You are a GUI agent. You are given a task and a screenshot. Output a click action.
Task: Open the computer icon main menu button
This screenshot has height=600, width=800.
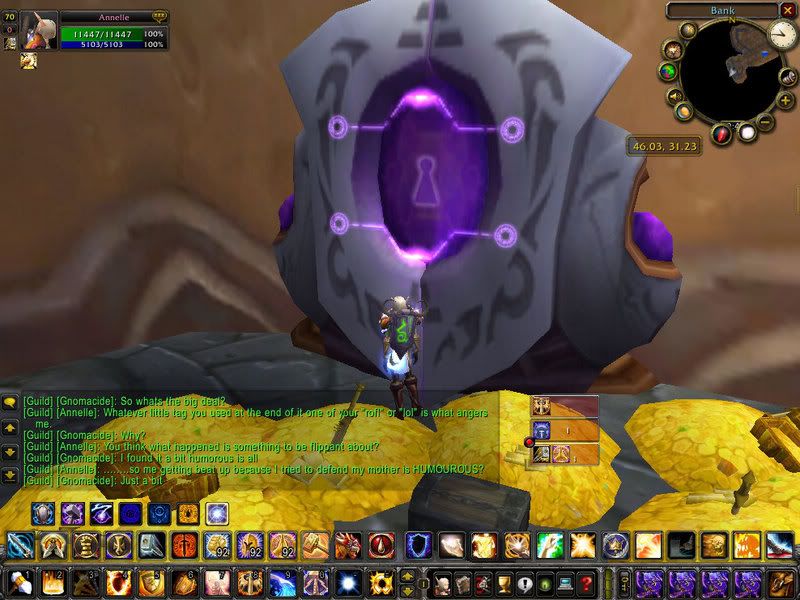(x=566, y=583)
